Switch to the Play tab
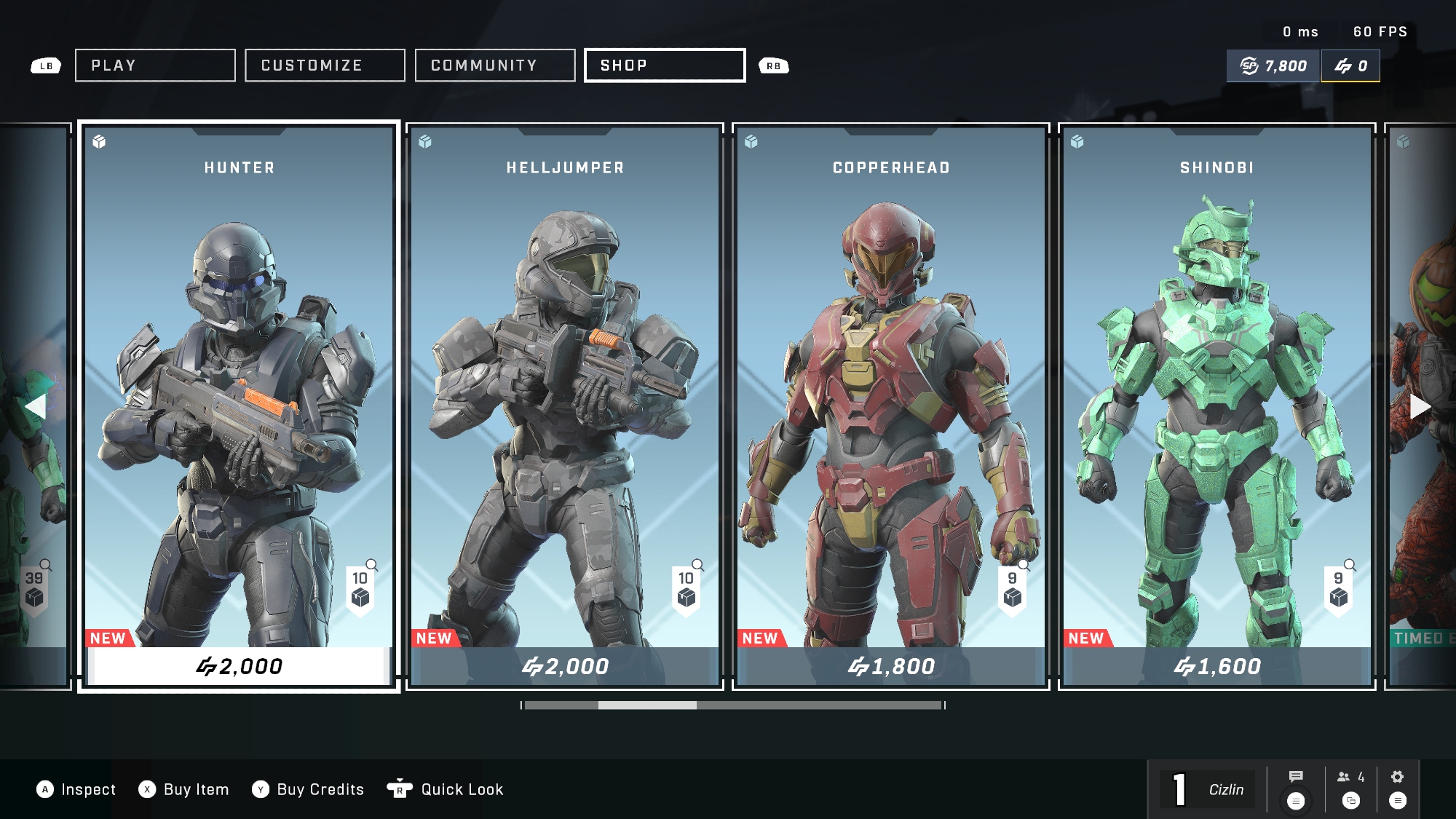The image size is (1456, 819). [x=155, y=66]
